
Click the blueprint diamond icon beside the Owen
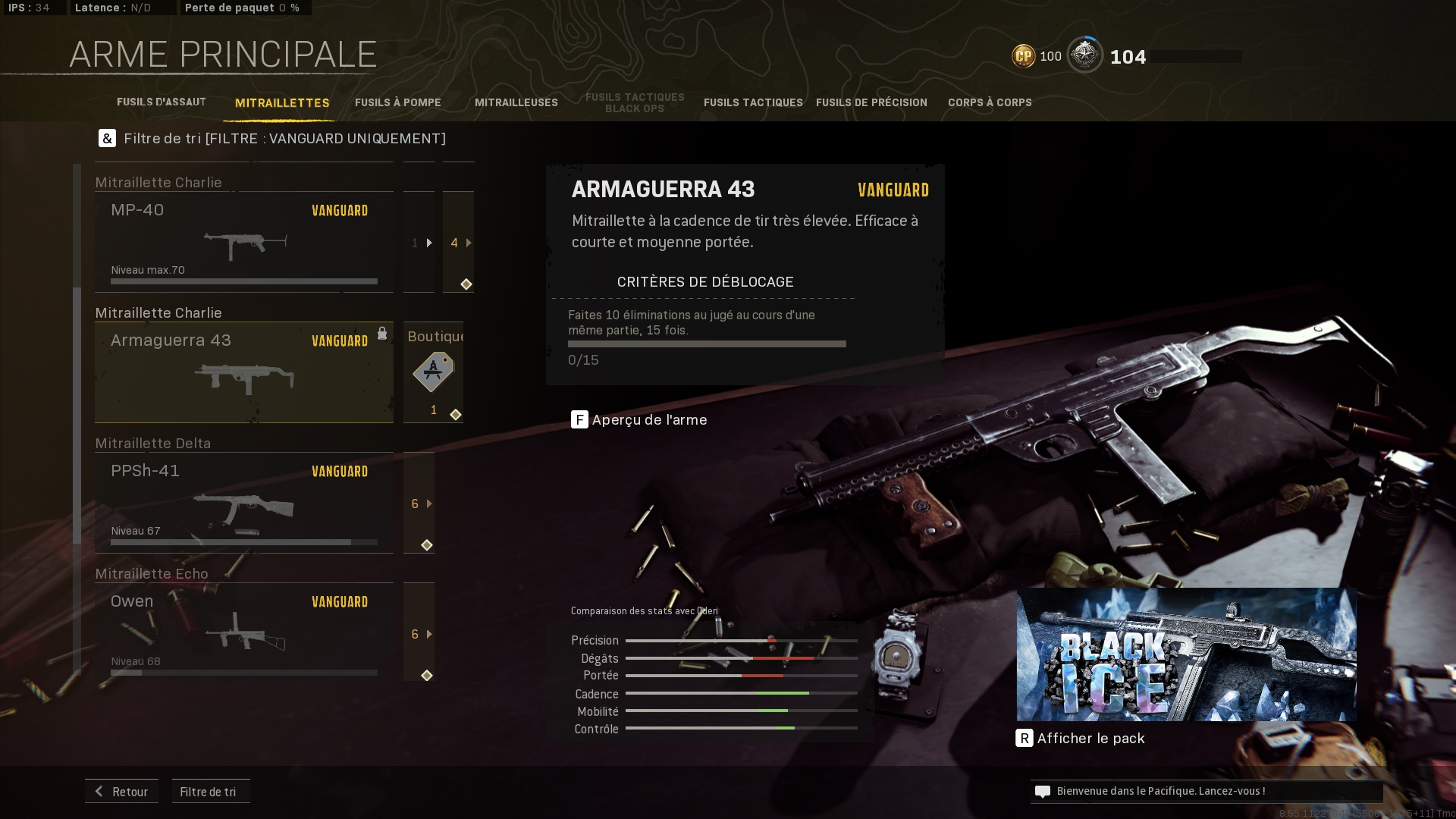pos(427,674)
